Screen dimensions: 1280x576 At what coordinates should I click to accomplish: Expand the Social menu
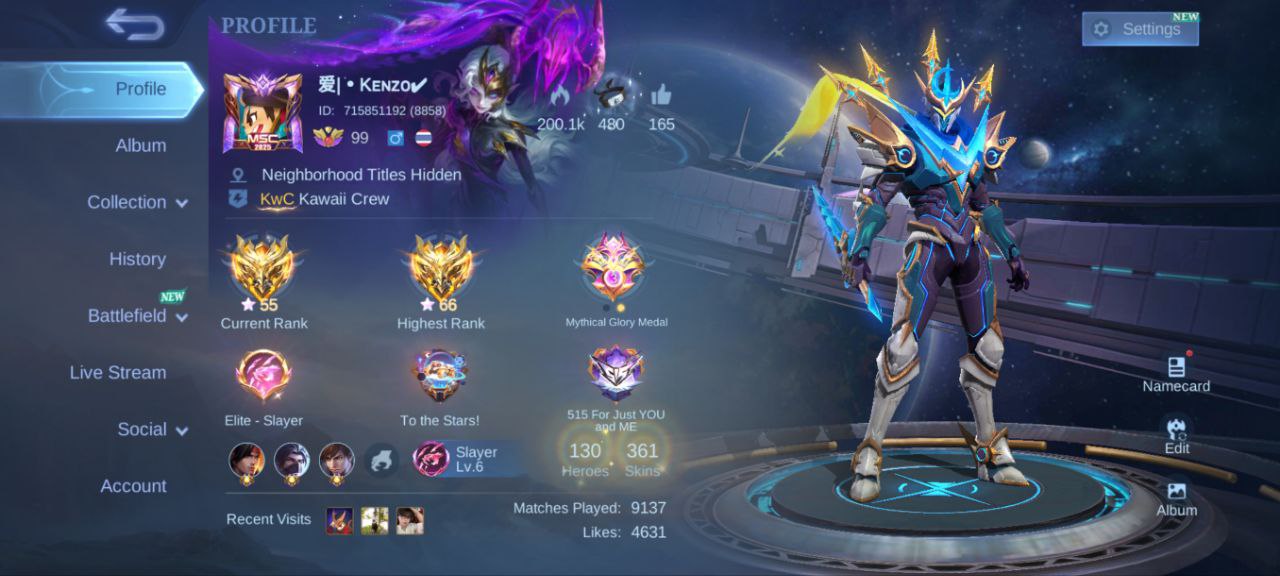(152, 429)
